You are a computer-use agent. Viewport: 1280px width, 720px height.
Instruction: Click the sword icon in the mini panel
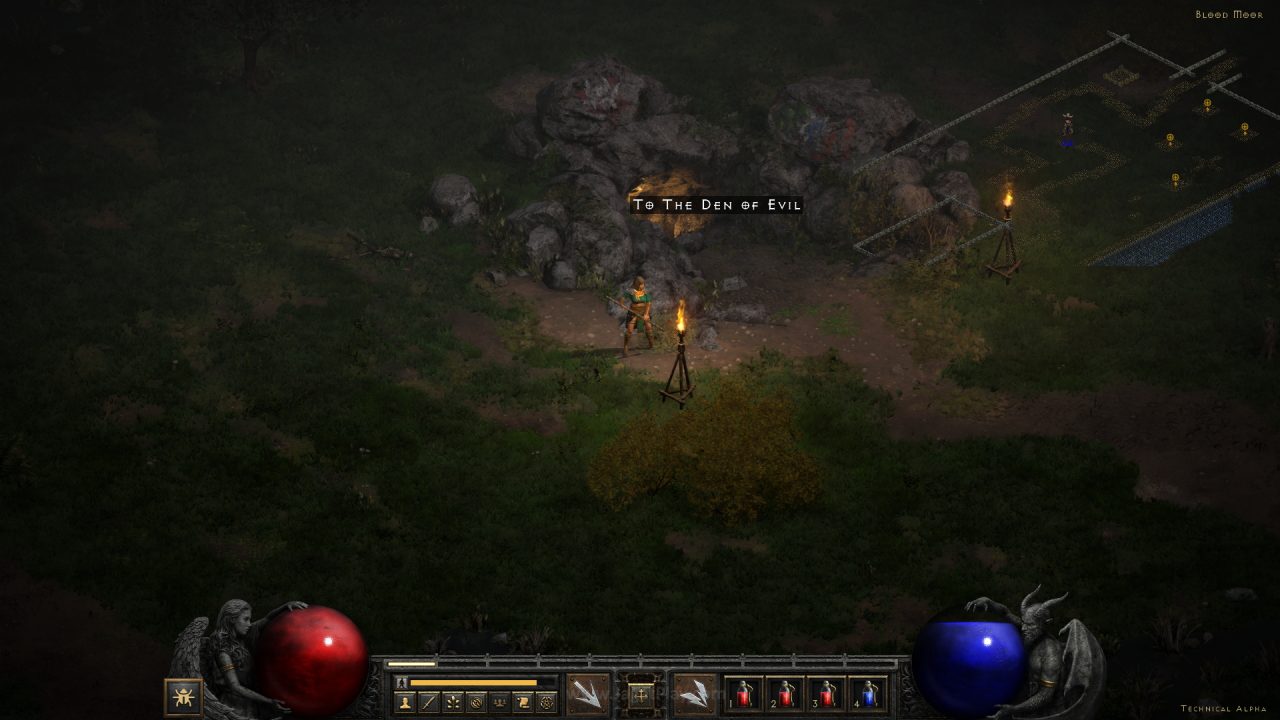coord(429,702)
